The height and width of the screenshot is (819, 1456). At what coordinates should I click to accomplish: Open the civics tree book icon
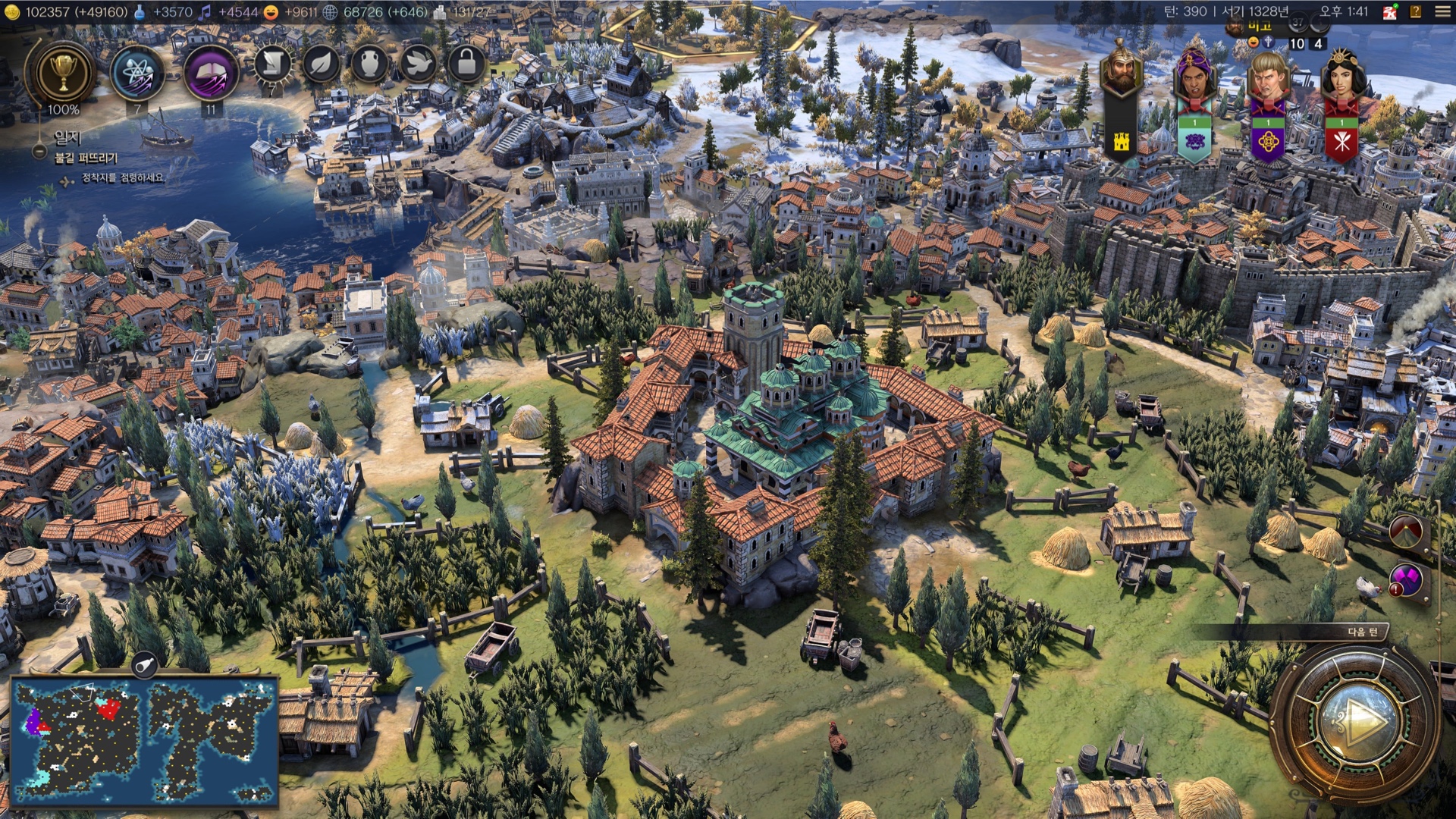point(210,74)
